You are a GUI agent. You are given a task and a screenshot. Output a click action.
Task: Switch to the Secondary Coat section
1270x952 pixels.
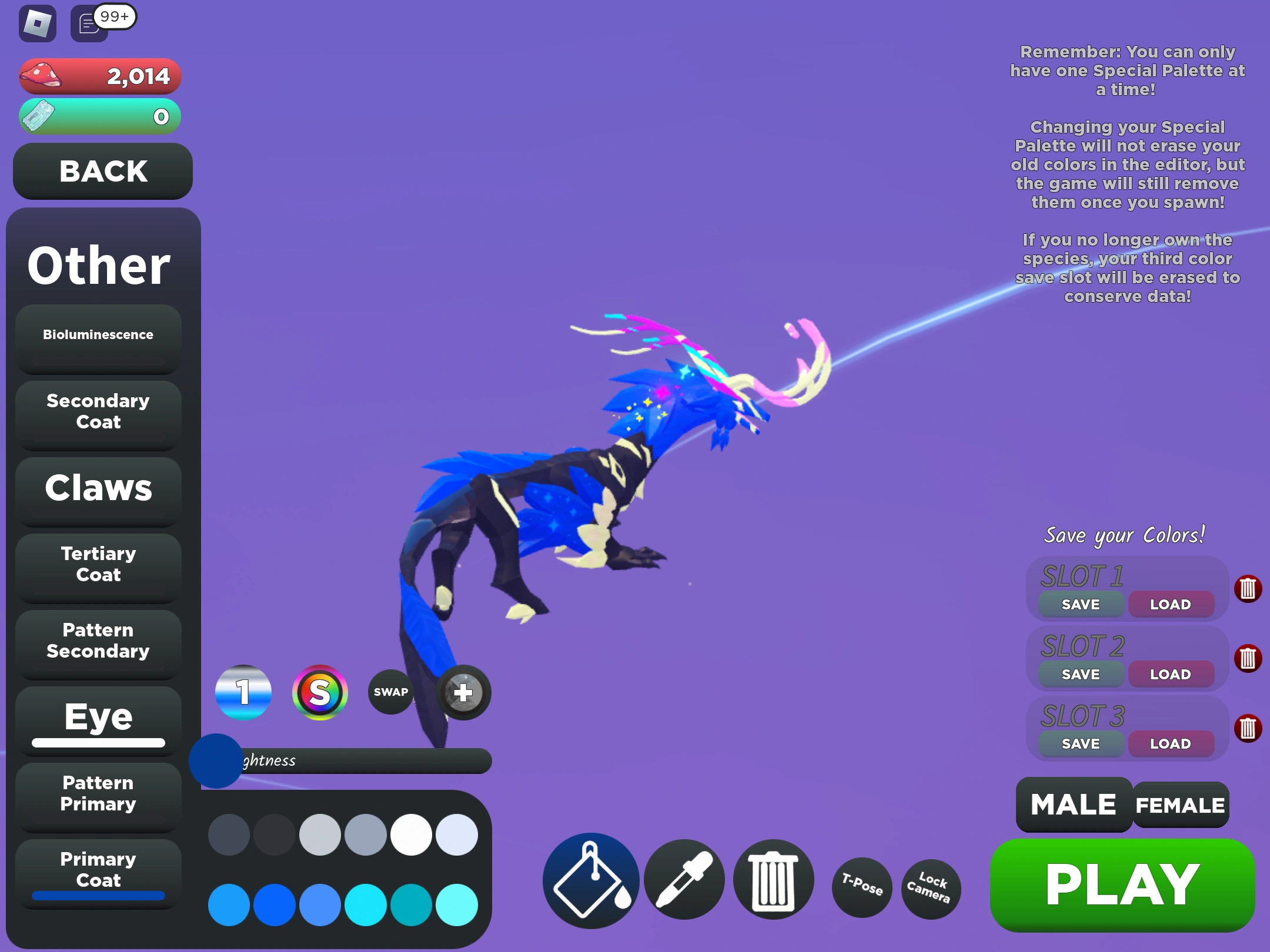pyautogui.click(x=98, y=412)
